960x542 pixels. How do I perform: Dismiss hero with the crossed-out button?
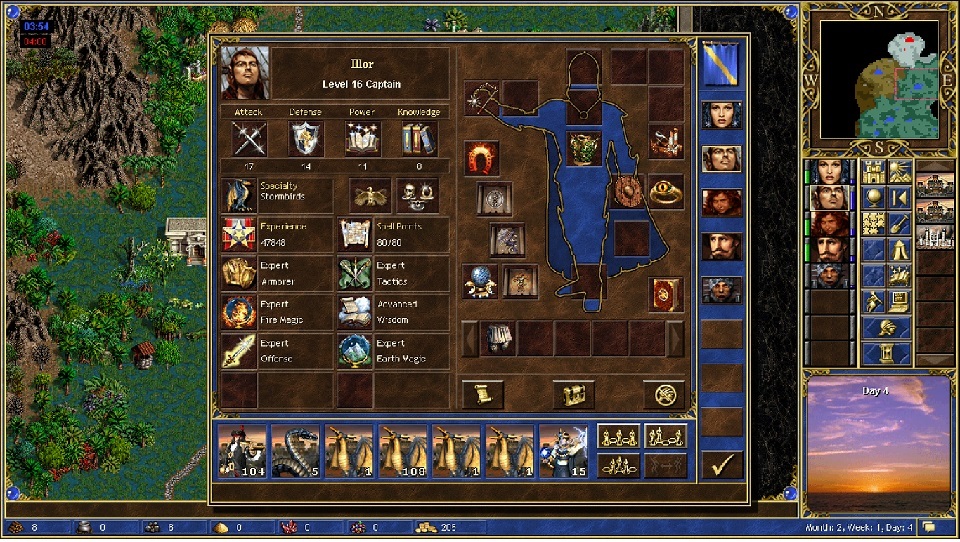tap(664, 395)
